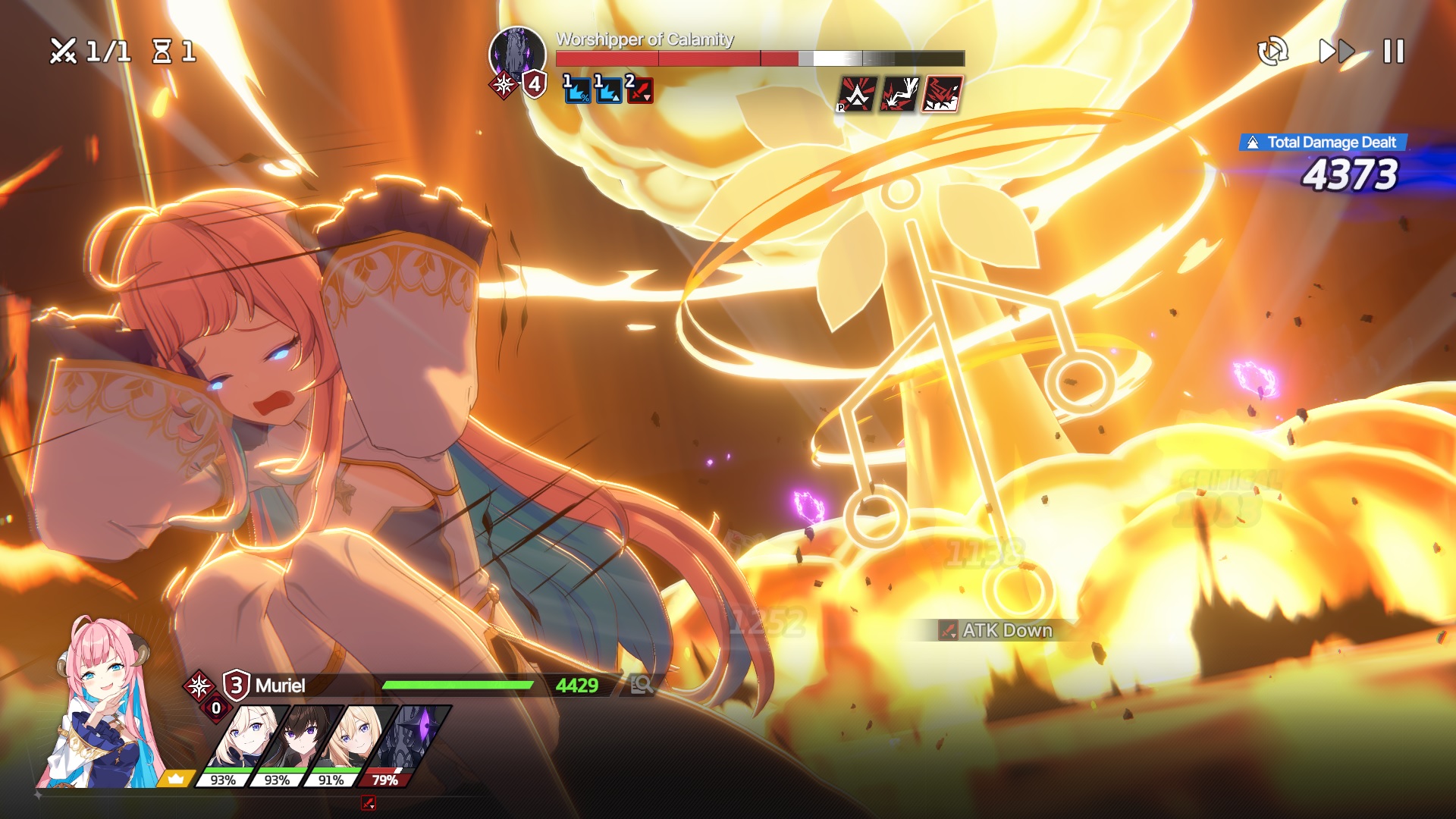Open the Worshipper of Calamity boss portrait
This screenshot has height=819, width=1456.
517,53
